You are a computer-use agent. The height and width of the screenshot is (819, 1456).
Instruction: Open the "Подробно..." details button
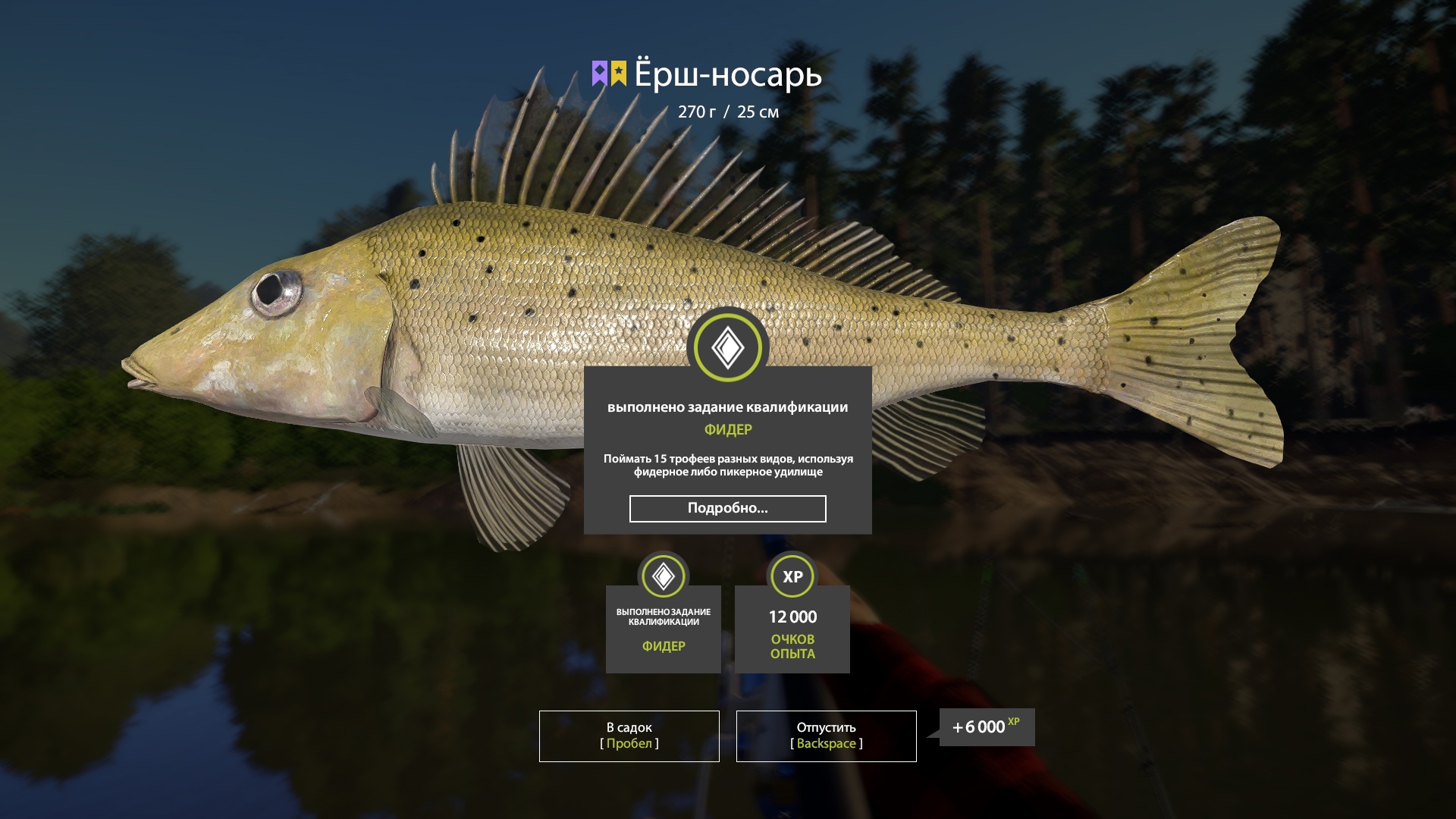(727, 509)
